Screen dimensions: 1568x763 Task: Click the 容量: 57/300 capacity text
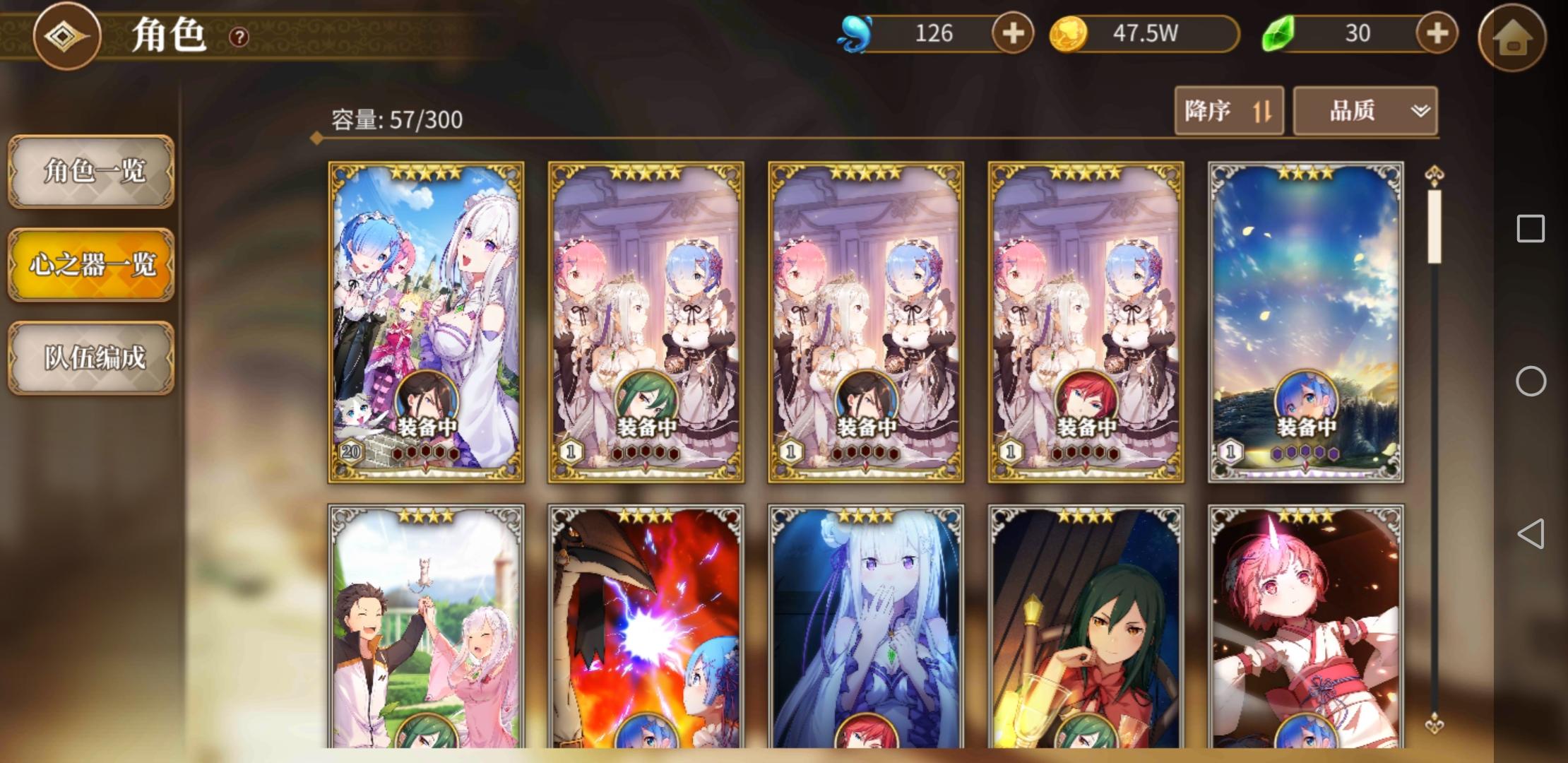point(394,120)
